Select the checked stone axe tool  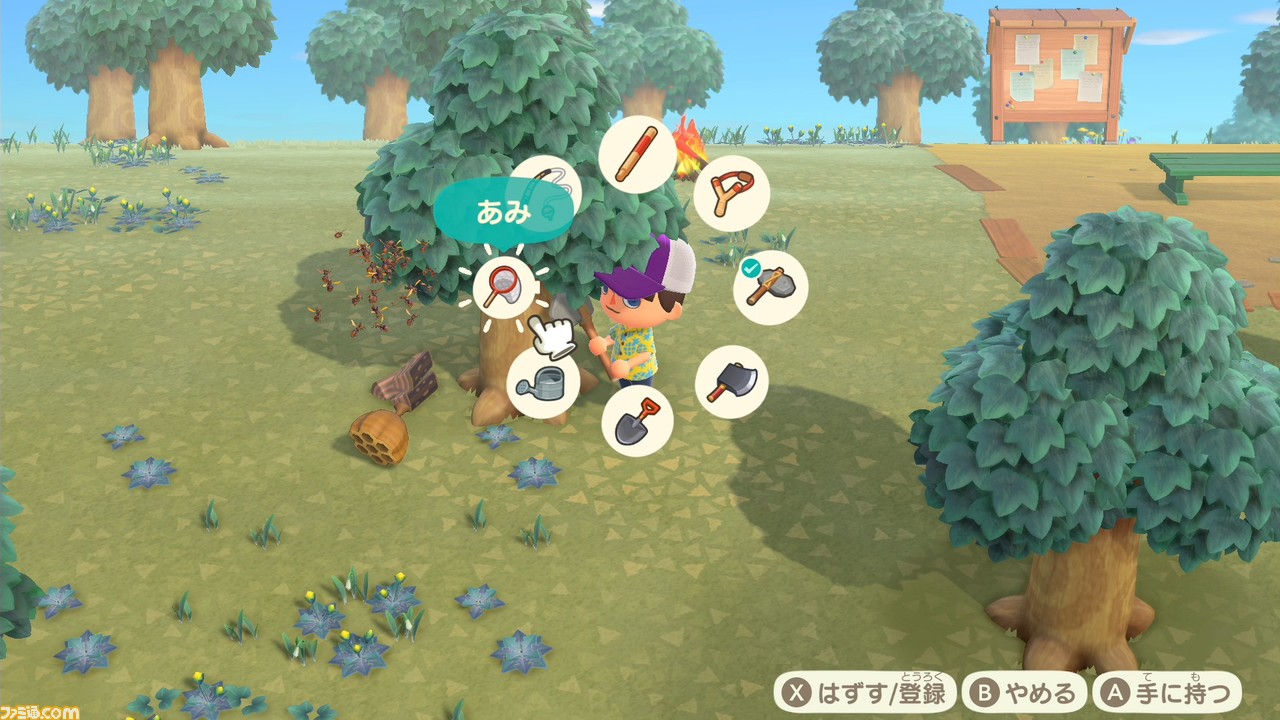click(x=770, y=288)
